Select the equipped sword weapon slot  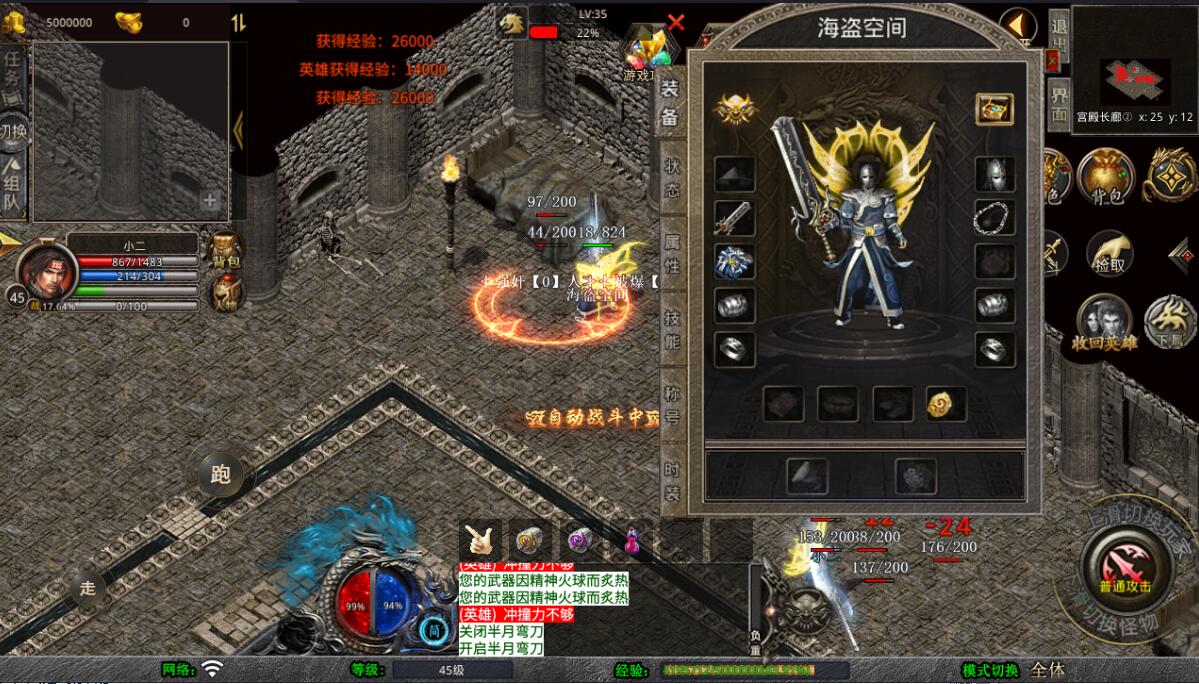[x=734, y=217]
